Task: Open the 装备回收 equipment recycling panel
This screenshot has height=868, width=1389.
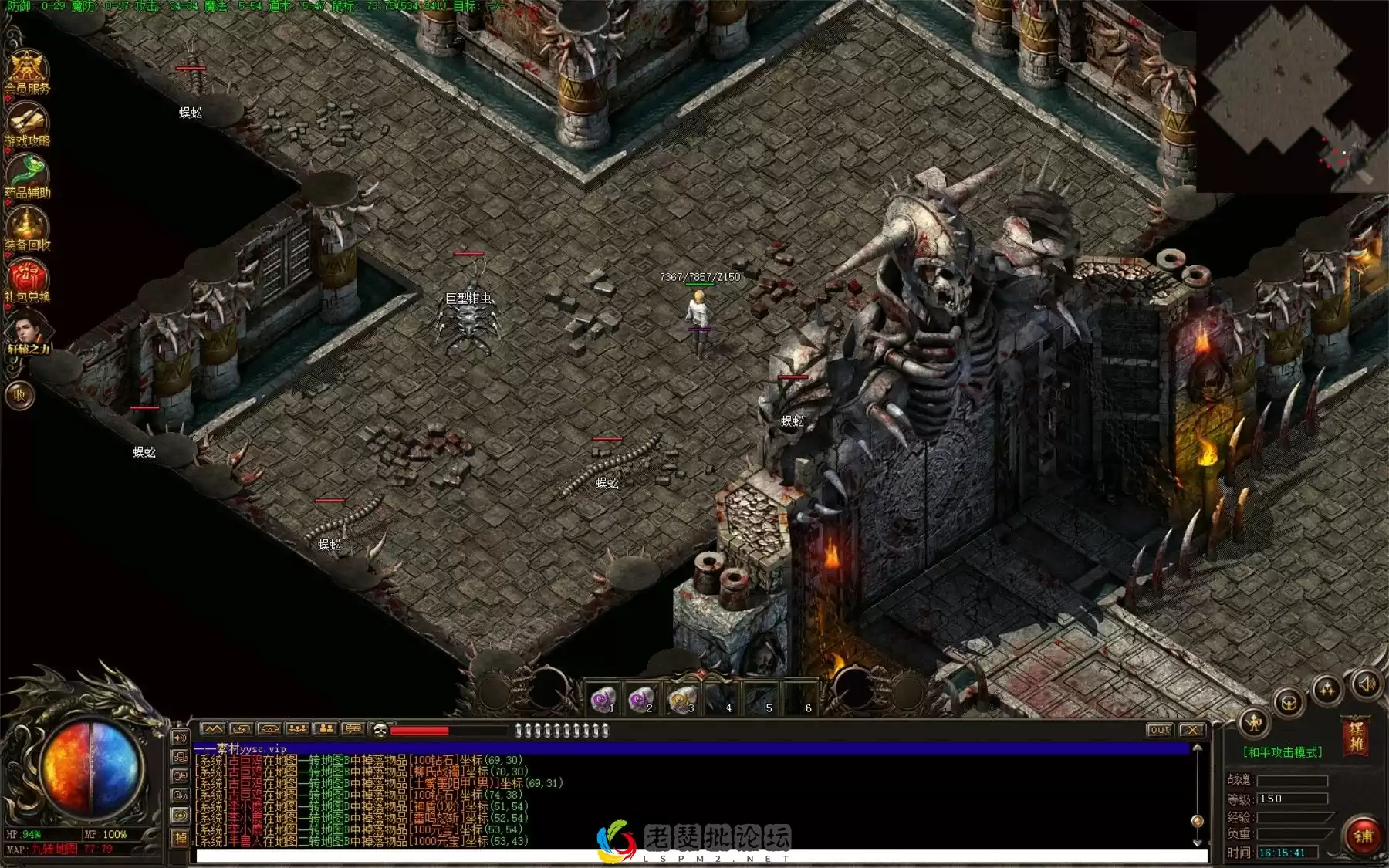Action: coord(27,228)
